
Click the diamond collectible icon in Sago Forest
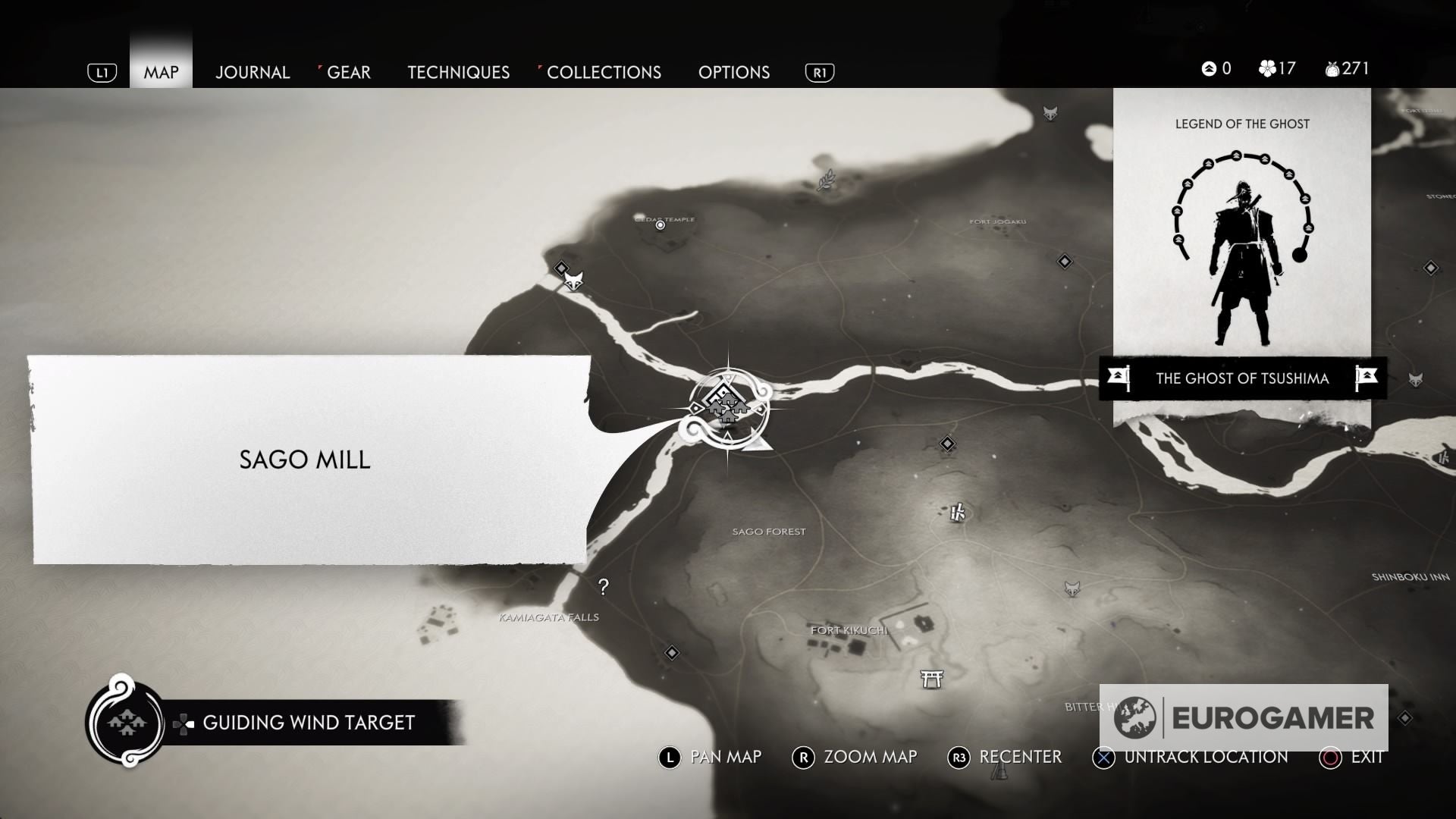click(x=946, y=443)
